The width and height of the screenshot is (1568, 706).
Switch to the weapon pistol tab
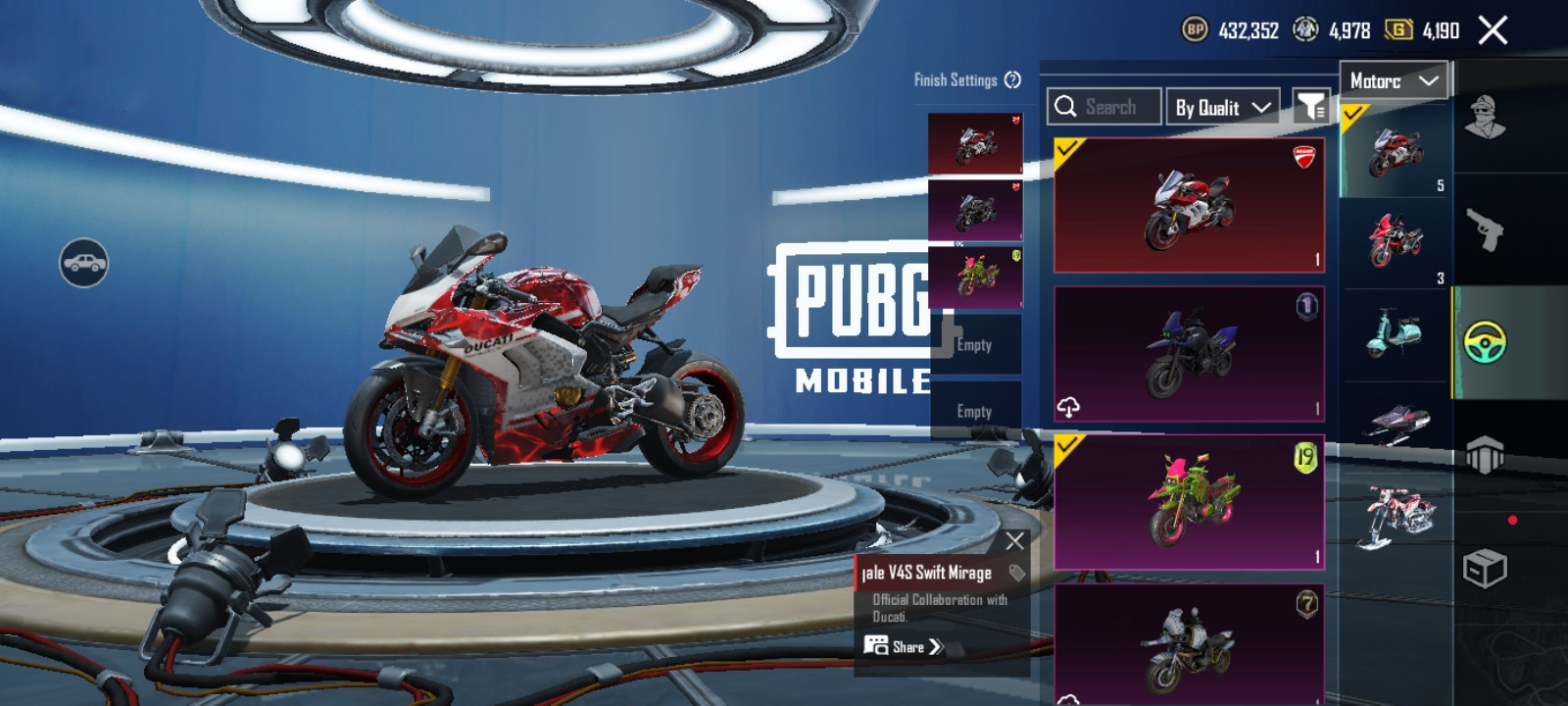point(1486,230)
